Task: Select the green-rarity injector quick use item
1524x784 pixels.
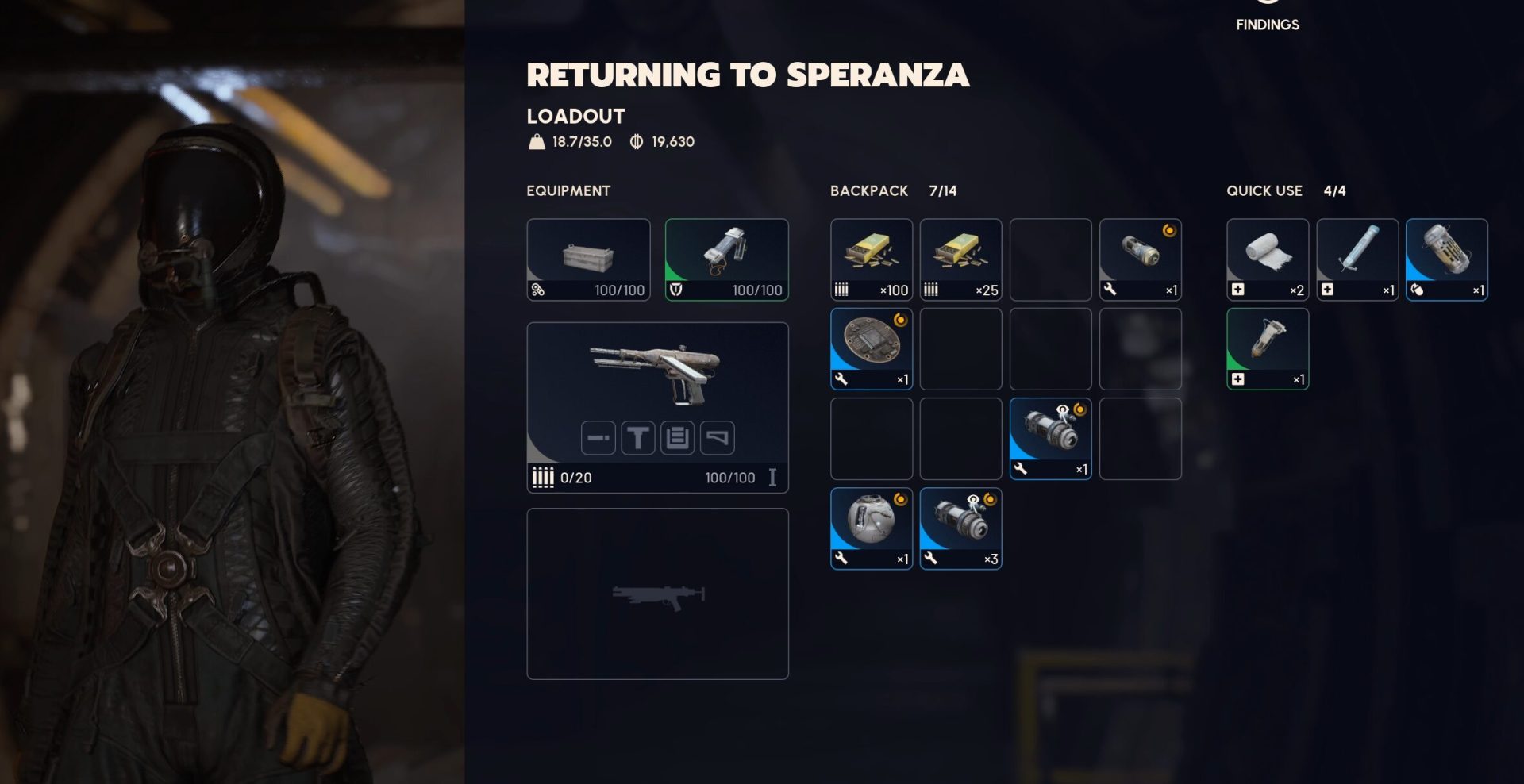Action: [1267, 349]
